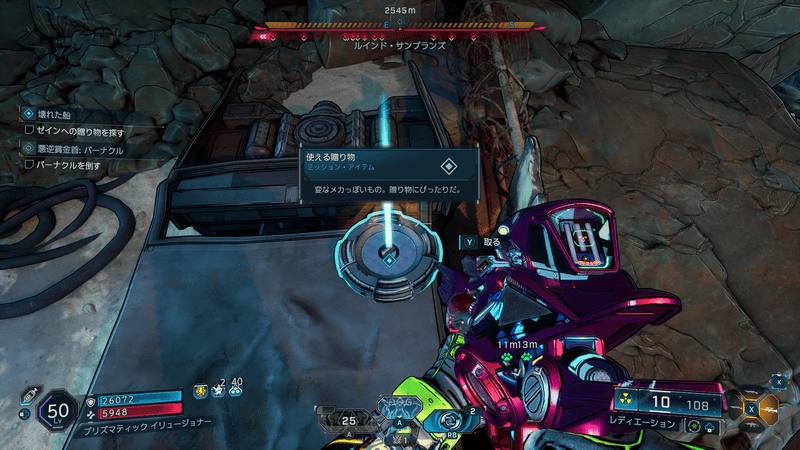
Task: Click the buff icon with count 40
Action: (x=236, y=391)
